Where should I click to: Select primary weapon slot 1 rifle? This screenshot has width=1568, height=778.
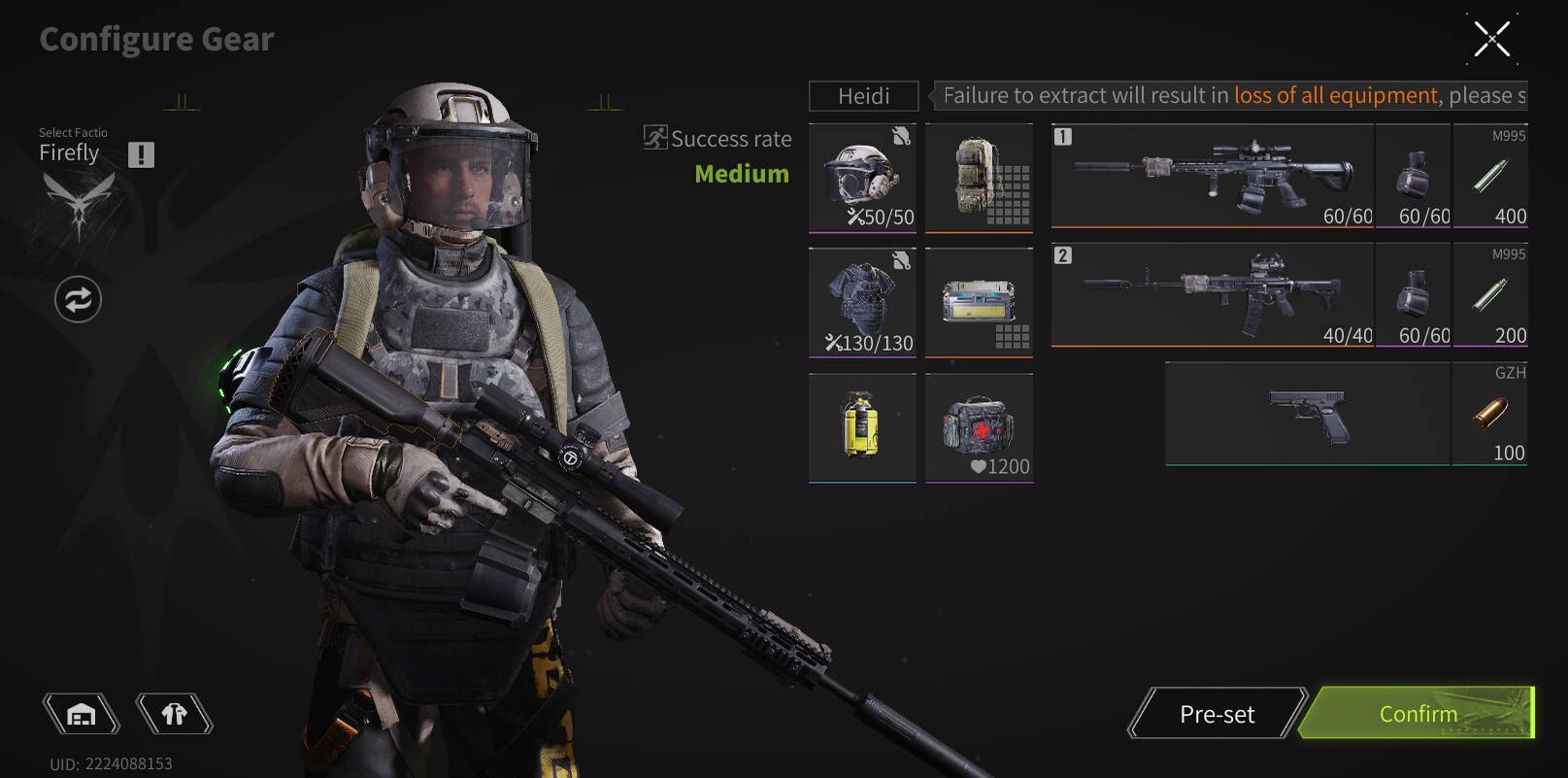pos(1212,176)
